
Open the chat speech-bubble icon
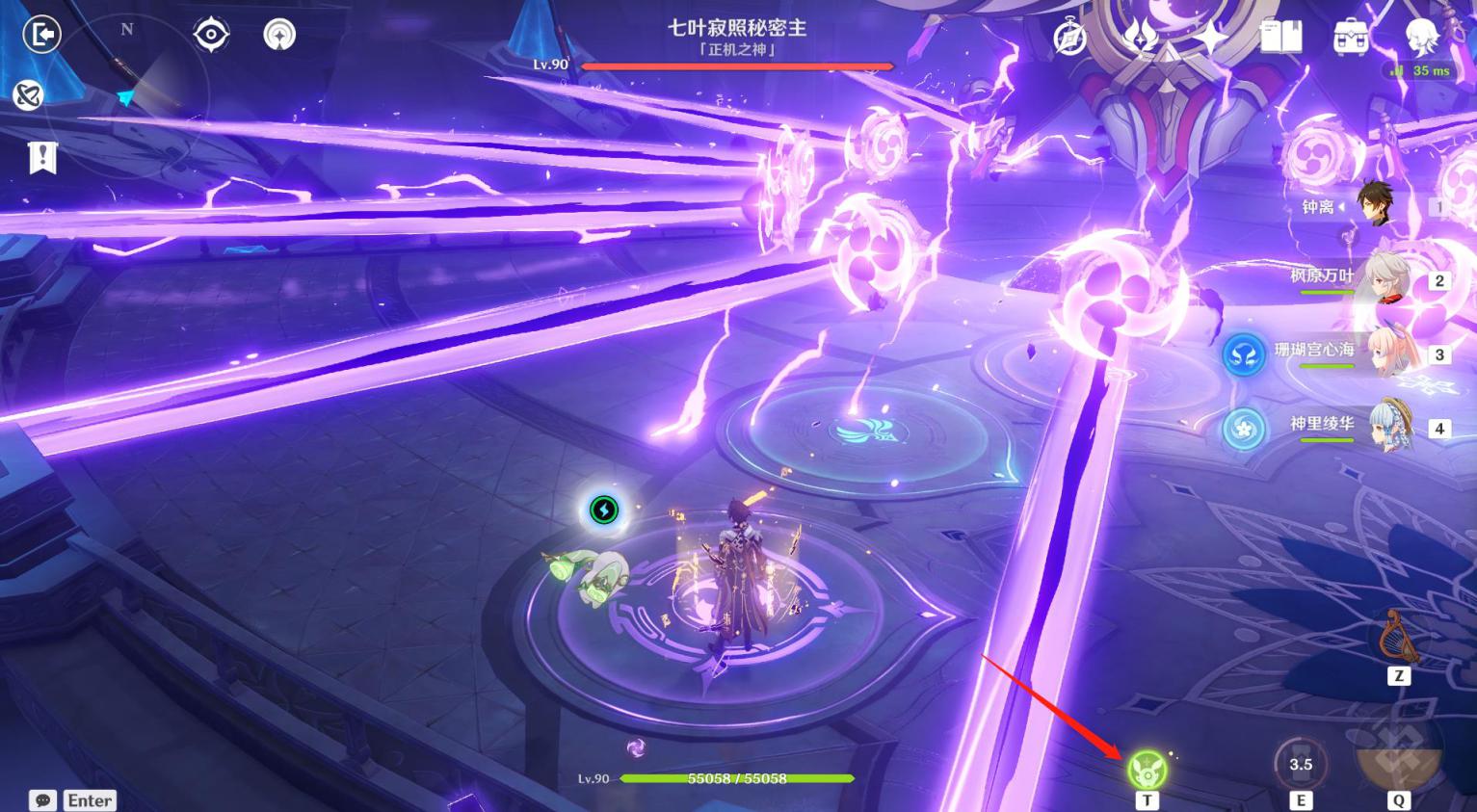click(42, 800)
